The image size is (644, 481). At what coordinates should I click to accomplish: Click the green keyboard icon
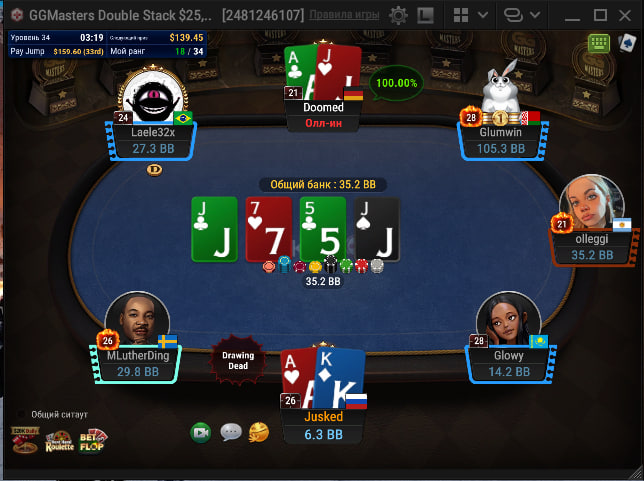coord(599,43)
